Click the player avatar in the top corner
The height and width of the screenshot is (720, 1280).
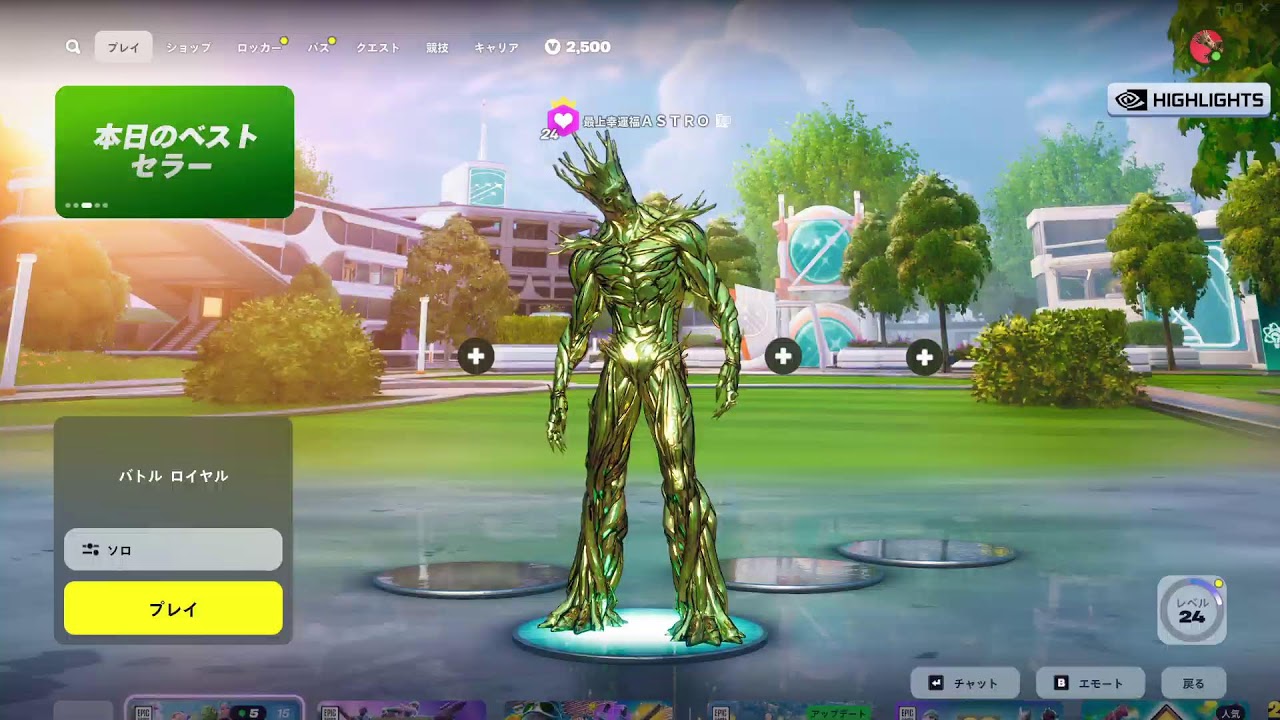(x=1206, y=46)
